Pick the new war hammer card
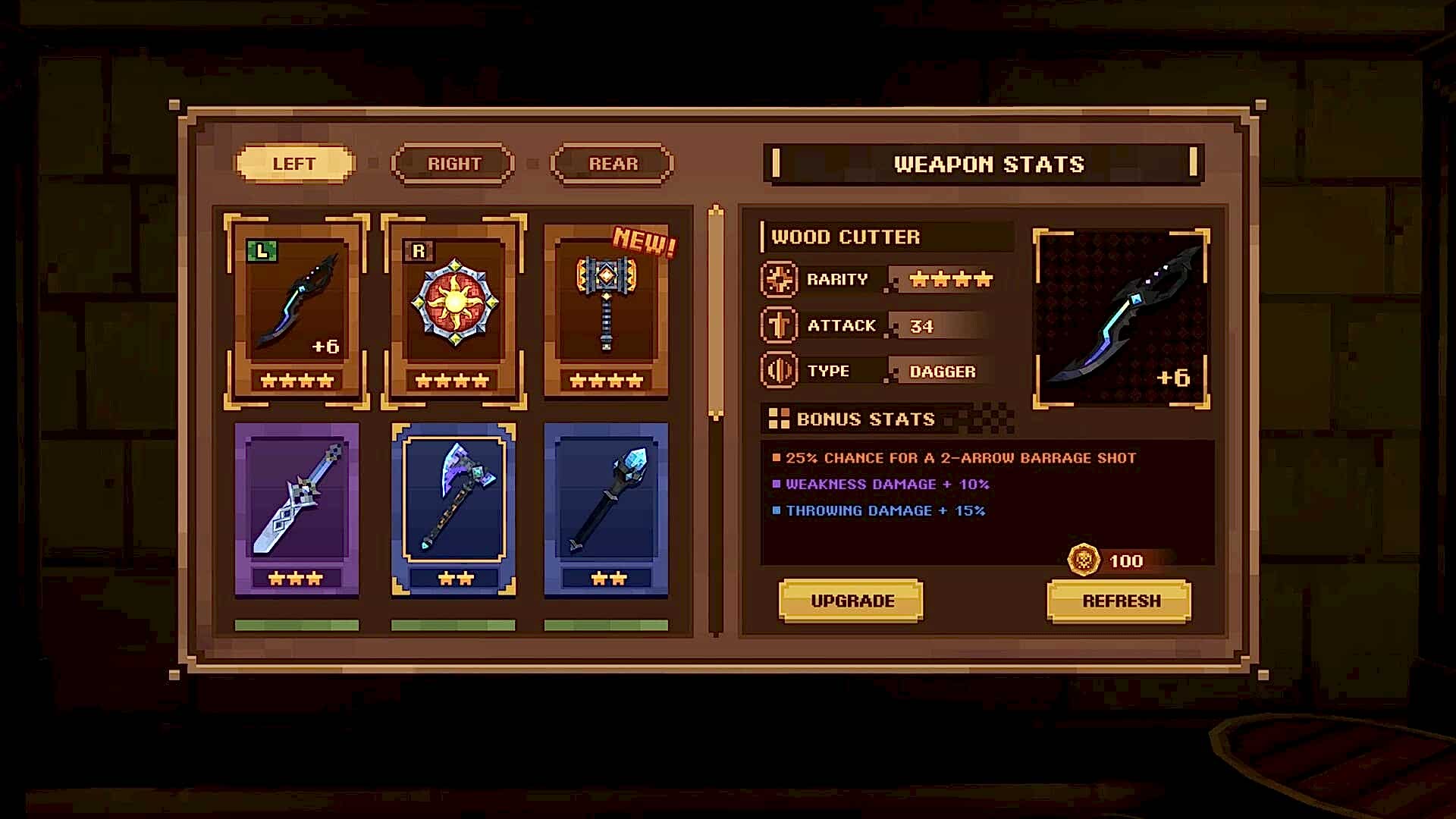Image resolution: width=1456 pixels, height=819 pixels. 606,312
